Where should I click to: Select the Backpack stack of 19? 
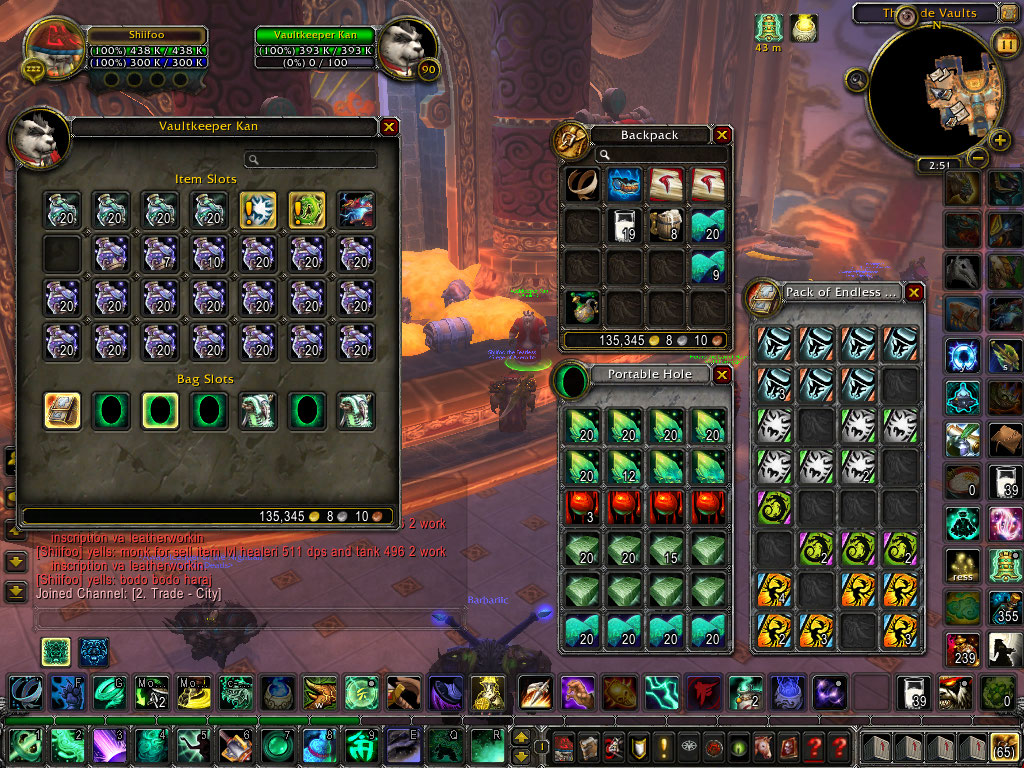626,226
